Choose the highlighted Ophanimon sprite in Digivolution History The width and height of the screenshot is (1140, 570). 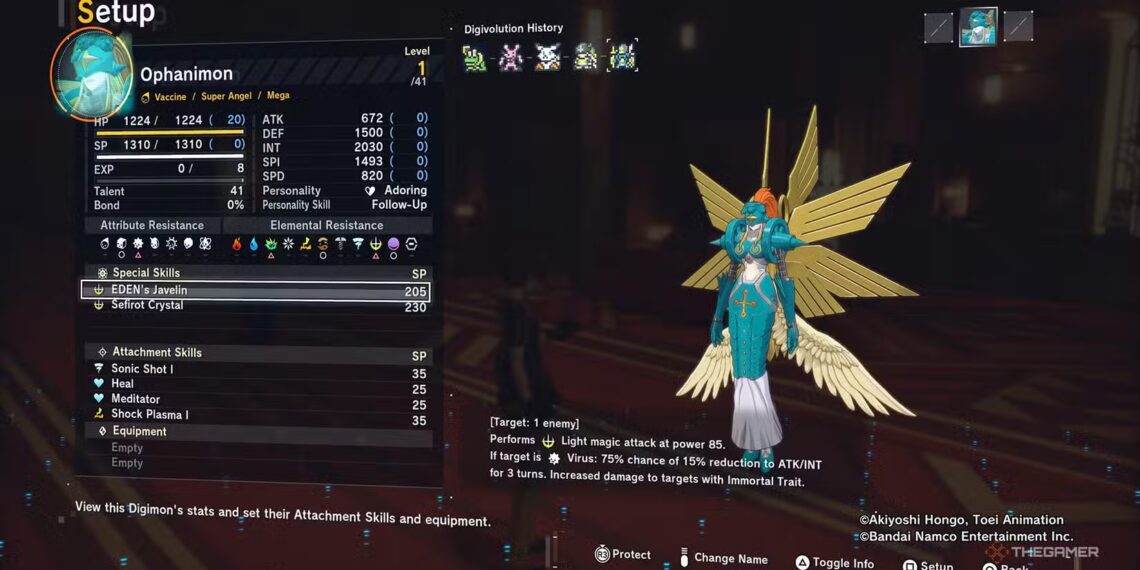coord(622,57)
